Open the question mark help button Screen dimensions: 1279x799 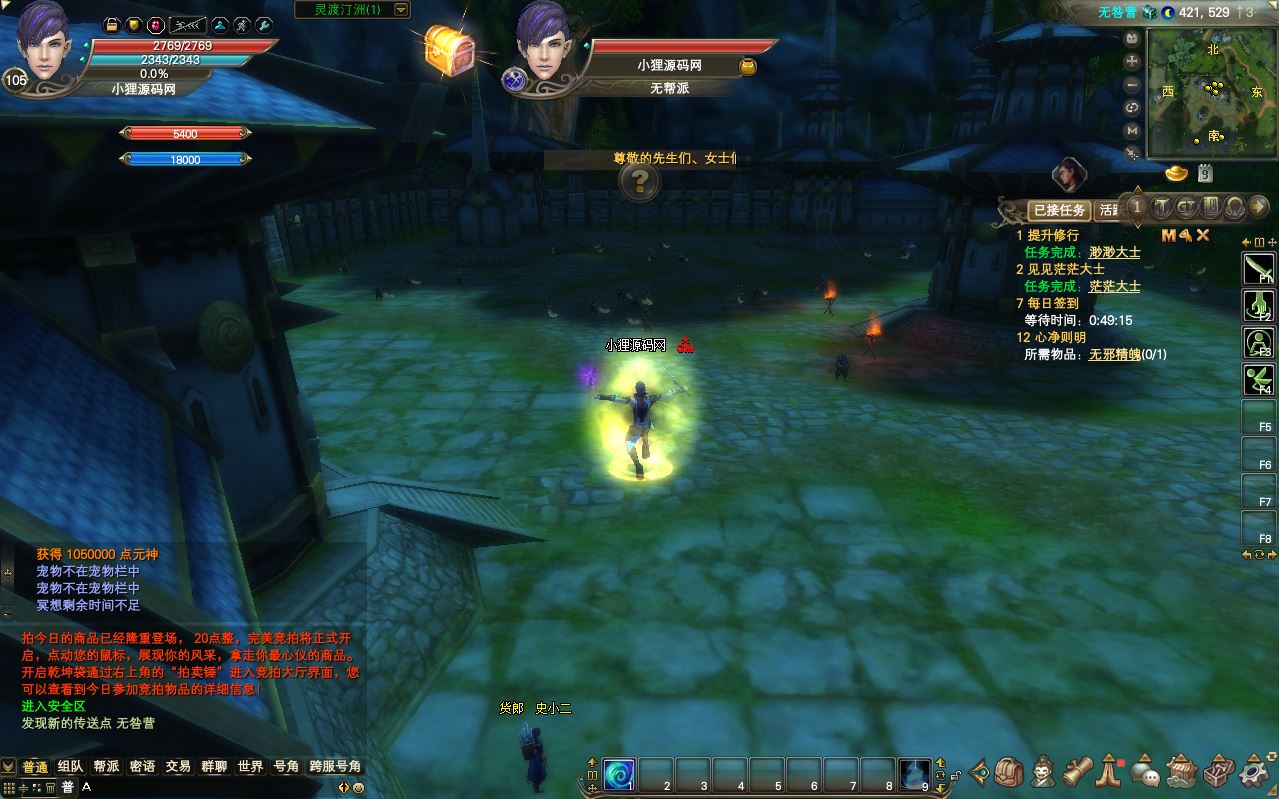point(640,182)
